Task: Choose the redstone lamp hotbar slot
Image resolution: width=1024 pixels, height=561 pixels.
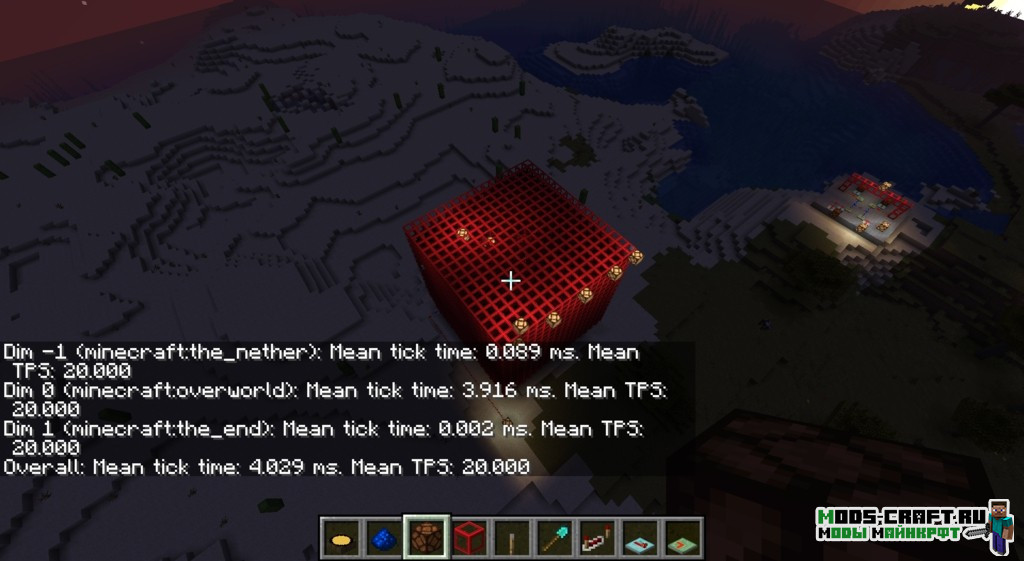Action: [x=426, y=538]
